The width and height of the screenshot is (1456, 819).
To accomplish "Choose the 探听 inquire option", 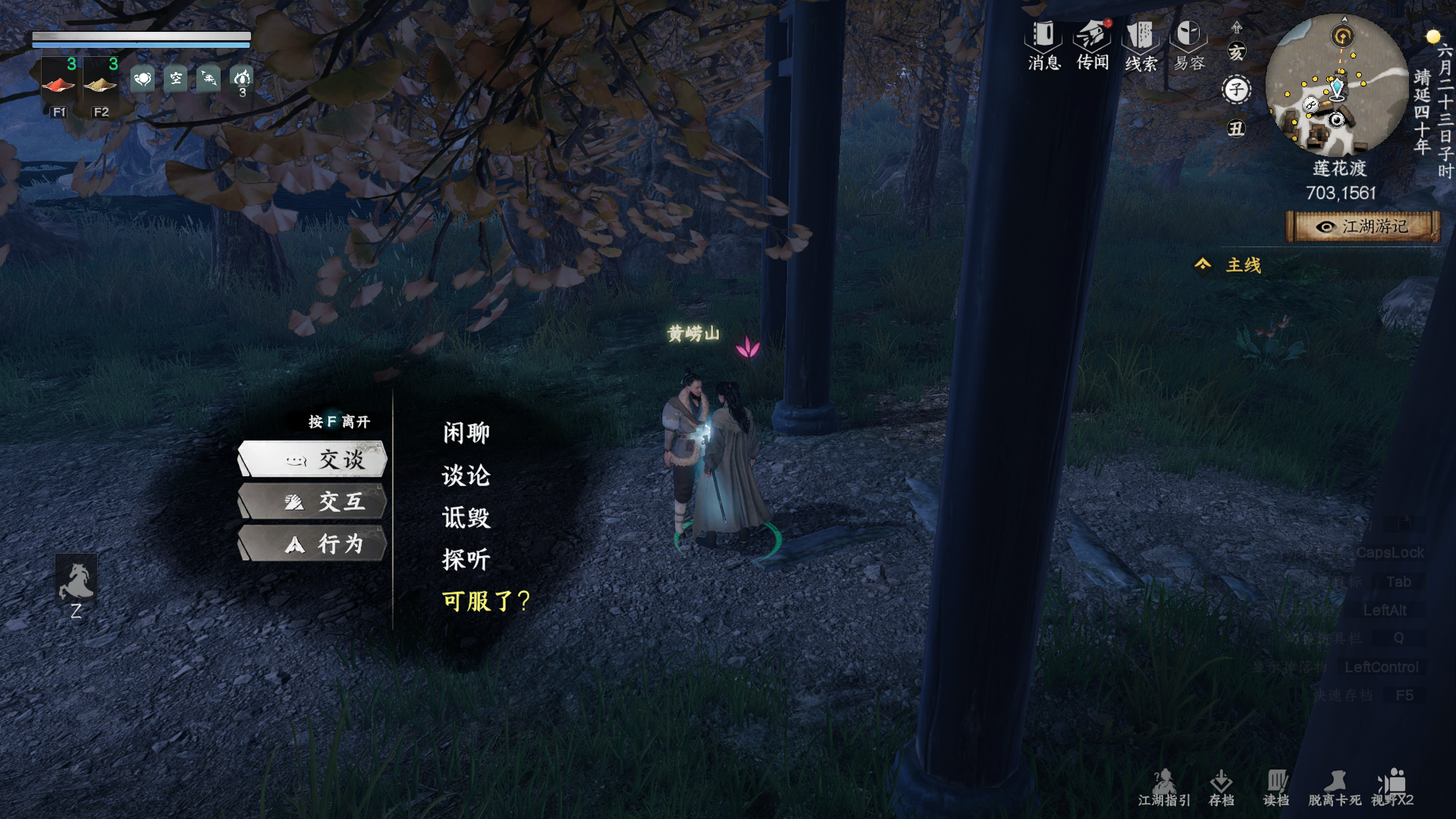I will pyautogui.click(x=466, y=558).
